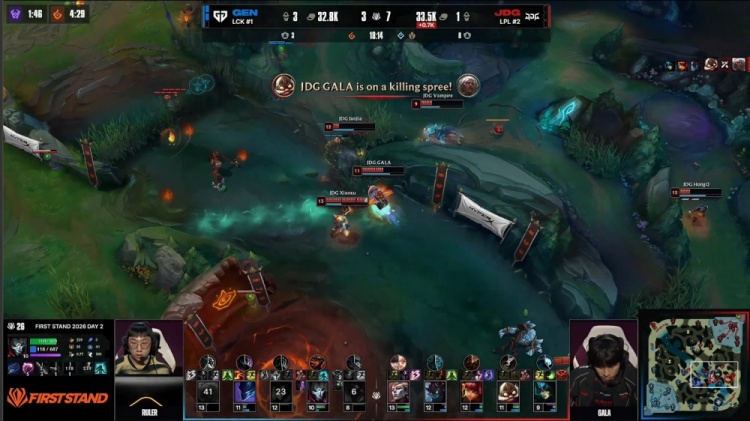Select the dead blue champion showing 41 respawn
The height and width of the screenshot is (421, 750).
click(x=208, y=392)
